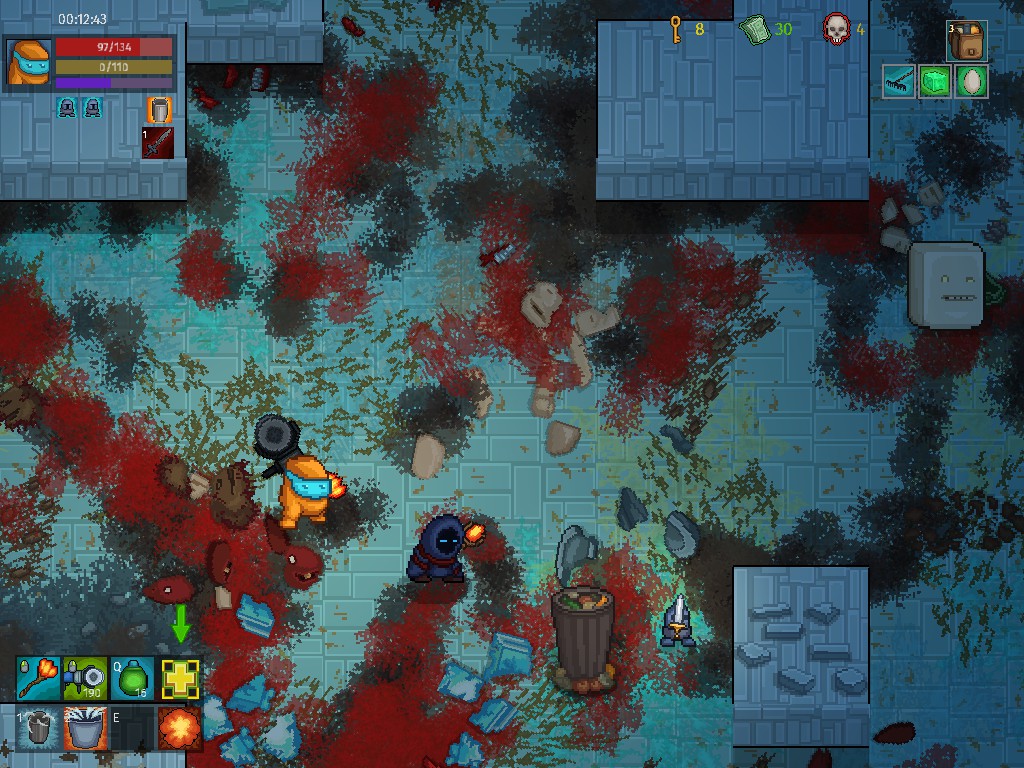Click the orange character portrait
1024x768 pixels.
point(28,62)
